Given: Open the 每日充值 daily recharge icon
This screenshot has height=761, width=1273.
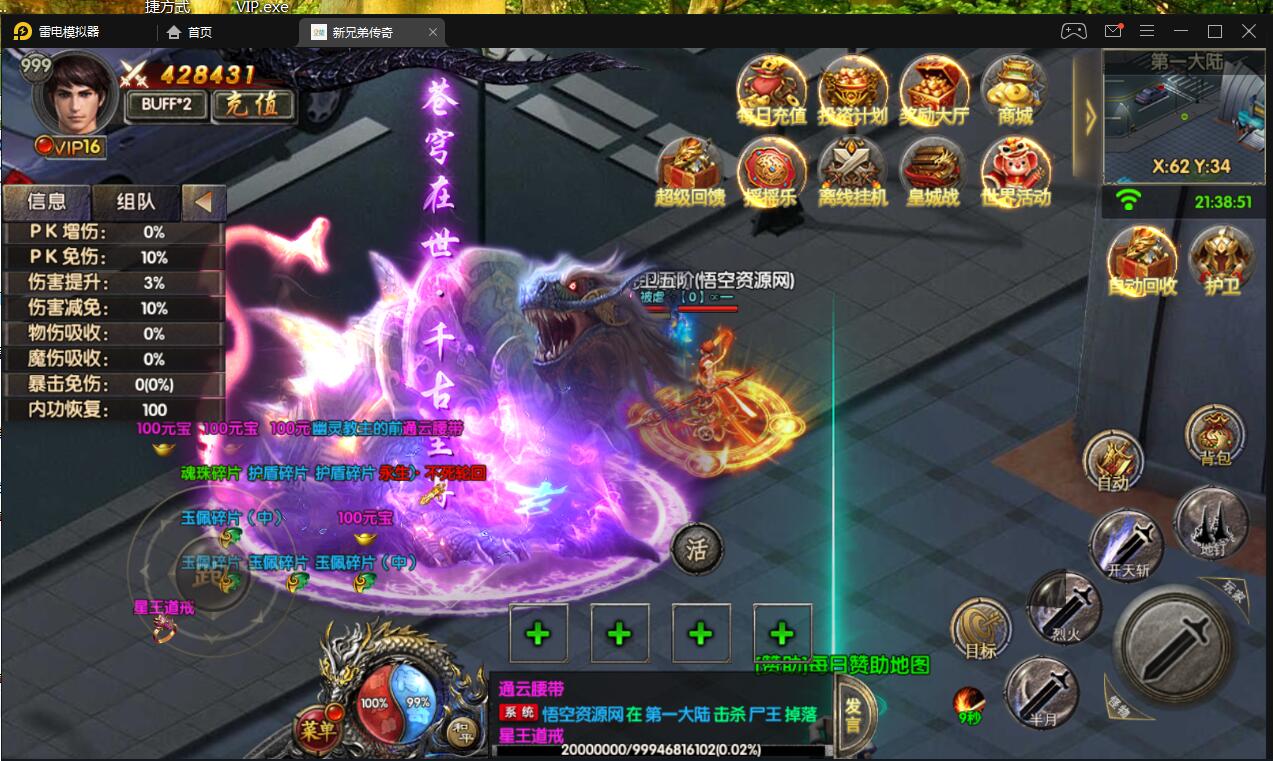Looking at the screenshot, I should [771, 89].
